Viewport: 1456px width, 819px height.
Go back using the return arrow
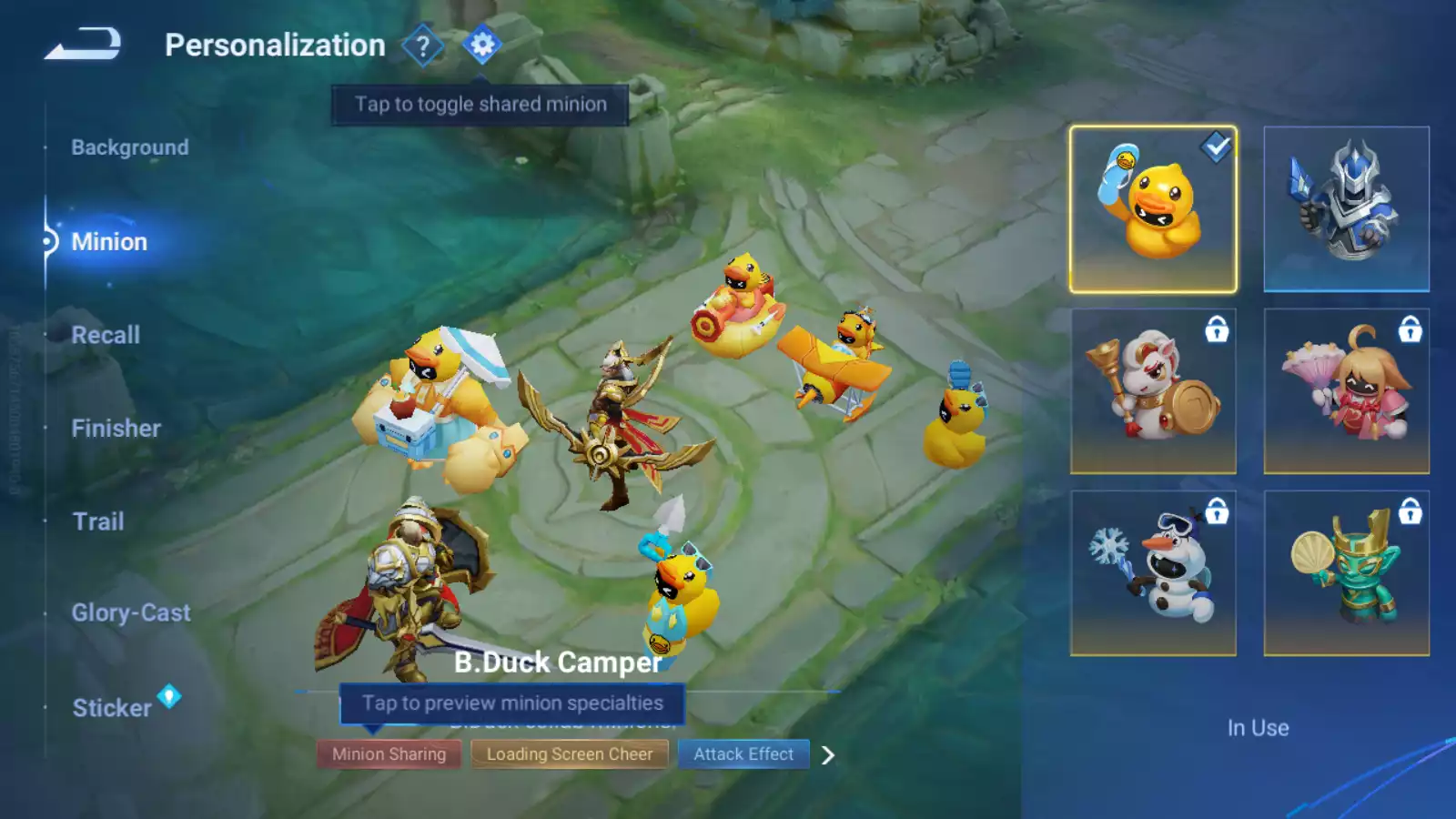[83, 44]
